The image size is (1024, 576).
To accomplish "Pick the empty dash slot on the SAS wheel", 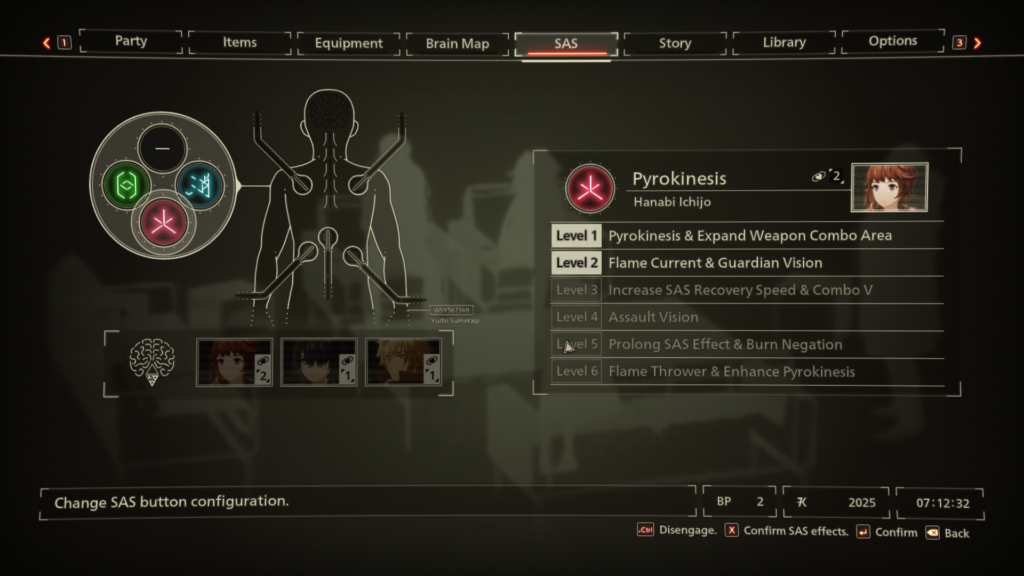I will point(163,149).
